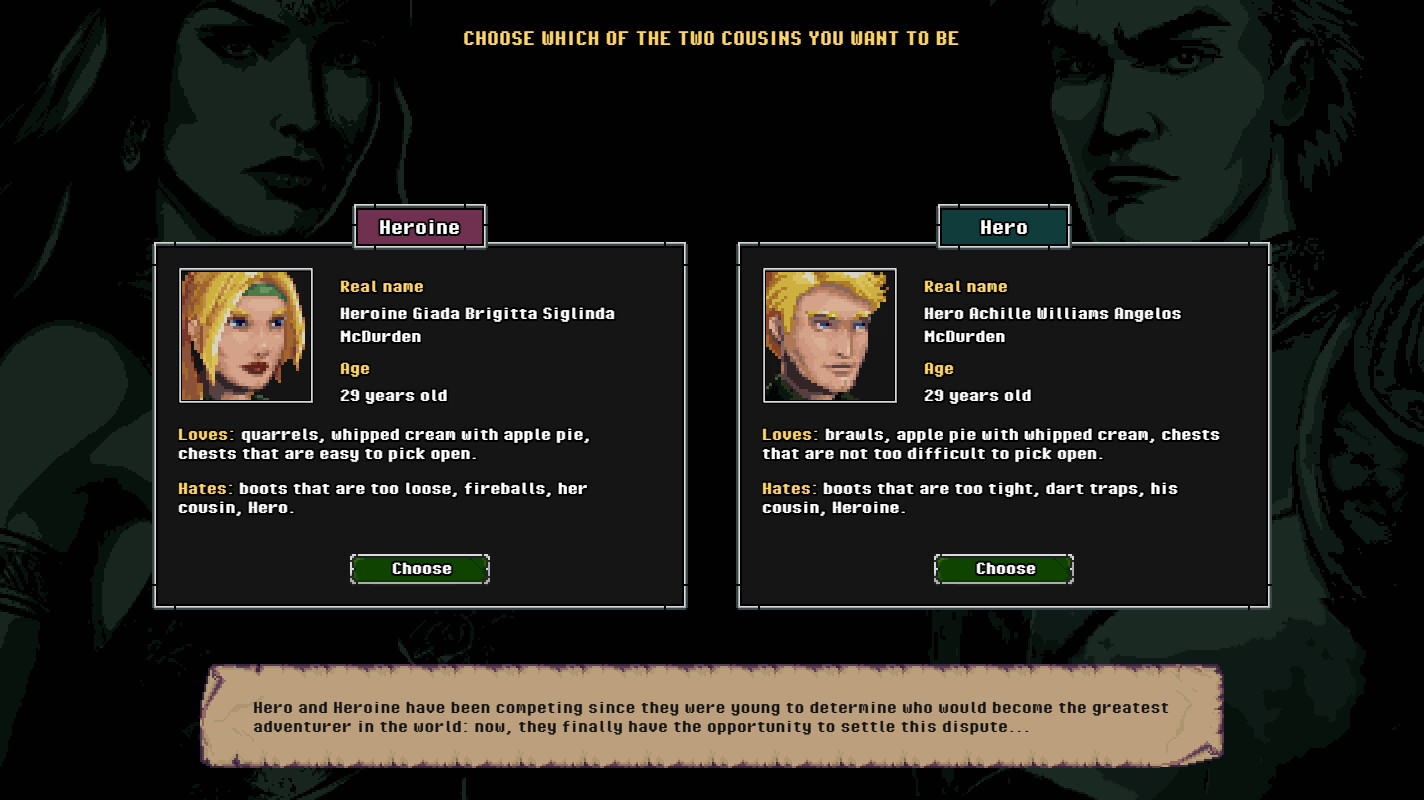
Task: Click the 'Real name' label on Heroine's card
Action: (x=382, y=286)
